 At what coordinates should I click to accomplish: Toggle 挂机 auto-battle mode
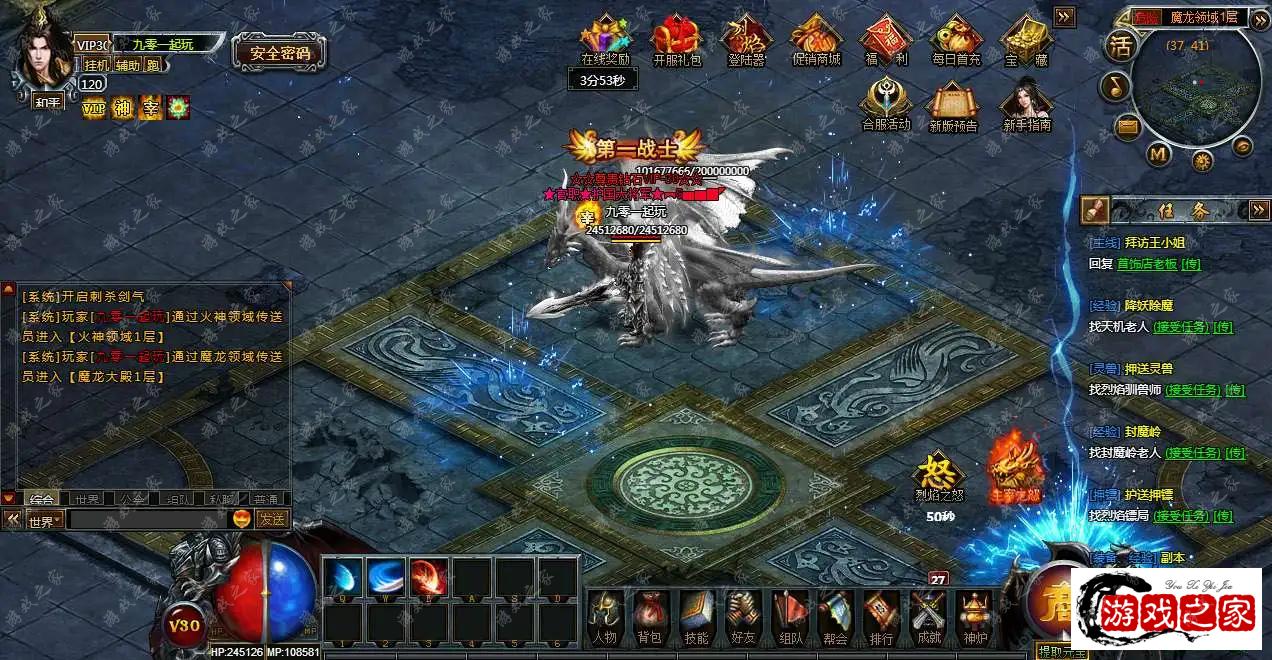(96, 65)
